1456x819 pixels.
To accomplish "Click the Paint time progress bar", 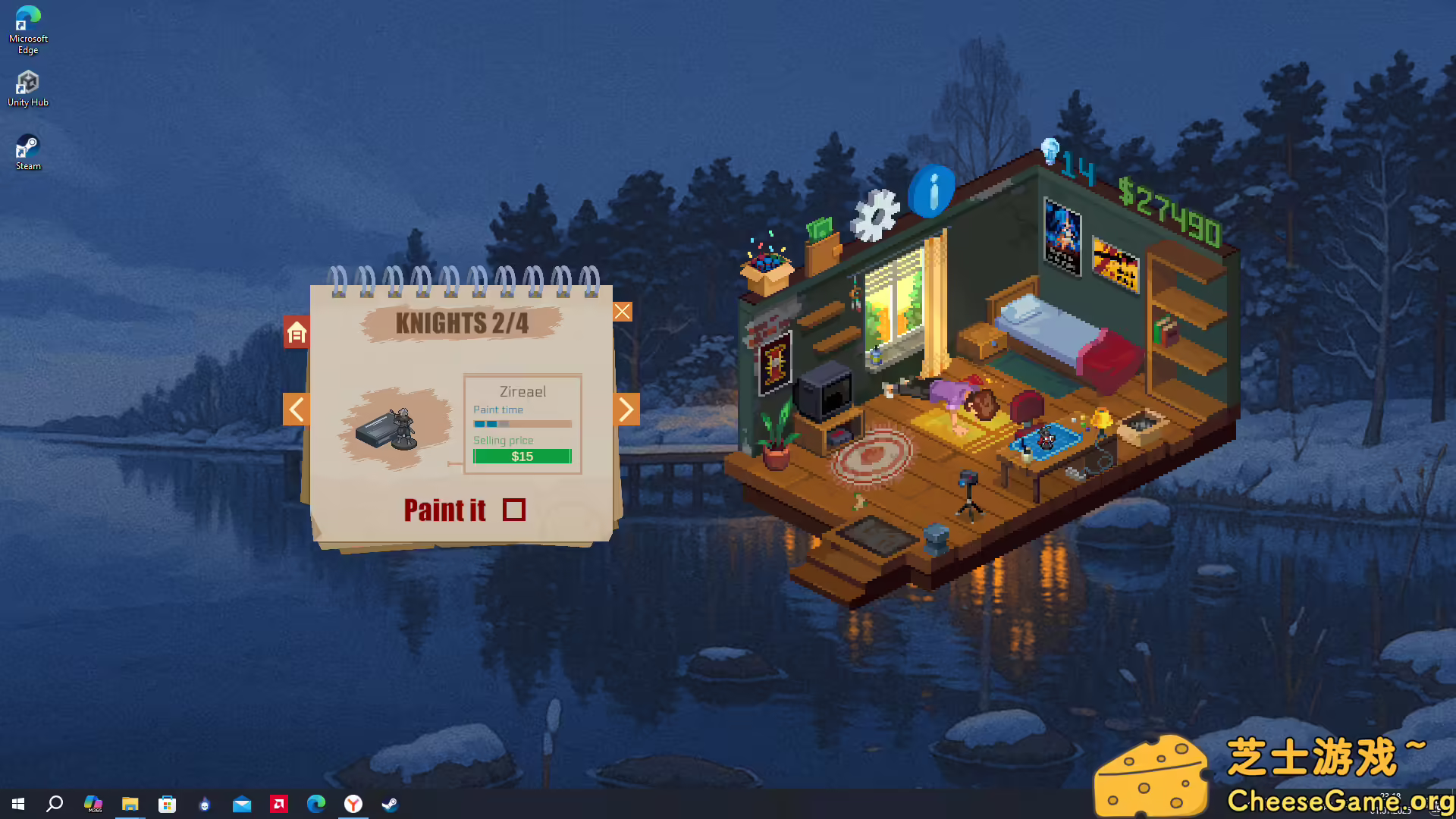I will point(522,424).
